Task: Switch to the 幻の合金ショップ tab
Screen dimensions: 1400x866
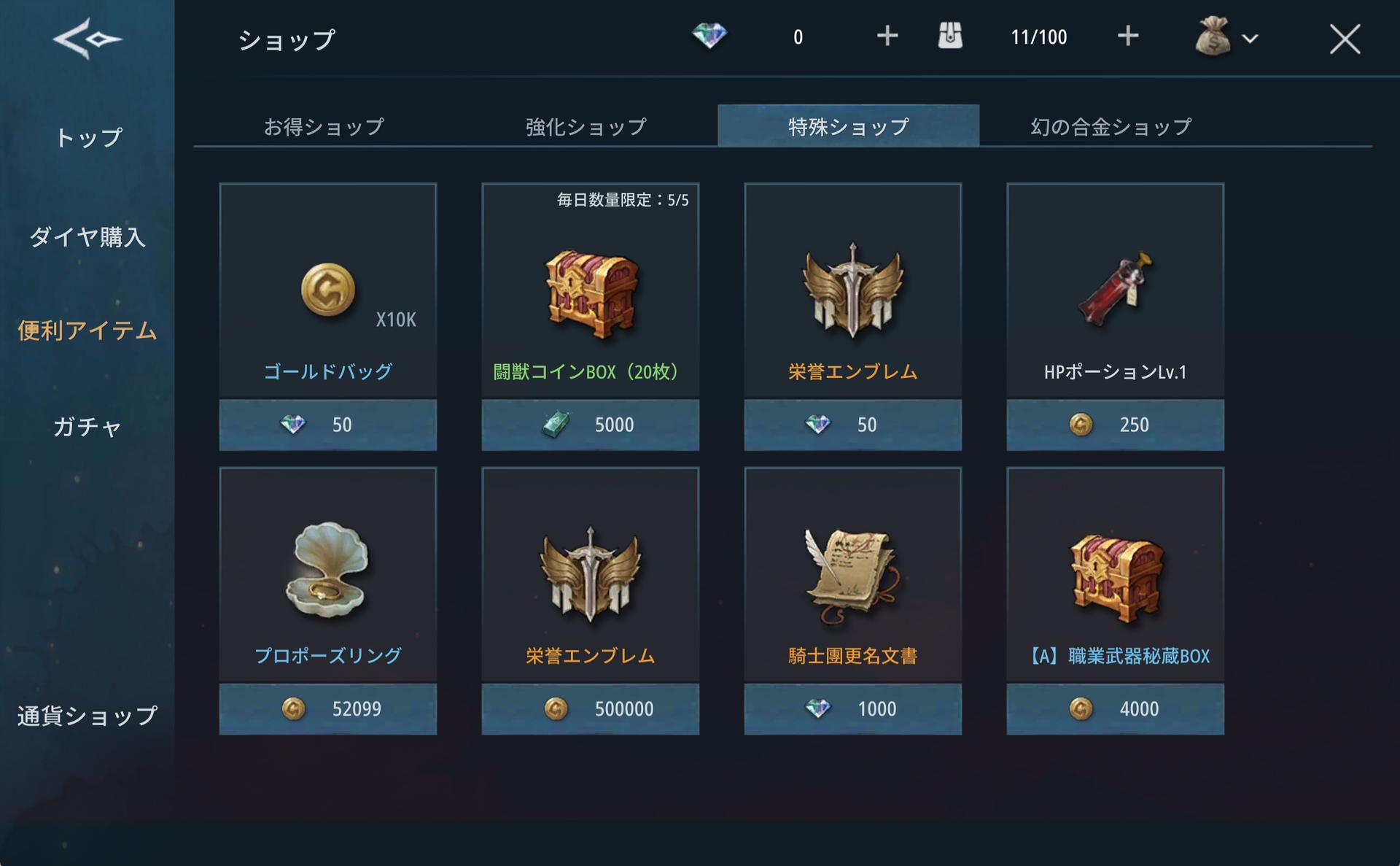Action: tap(1111, 127)
